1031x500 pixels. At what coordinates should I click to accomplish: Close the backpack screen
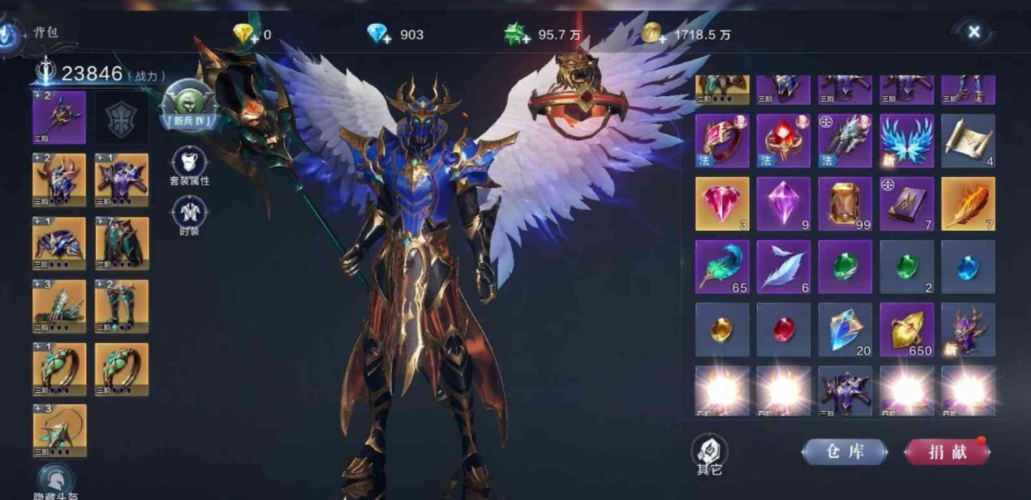(974, 32)
